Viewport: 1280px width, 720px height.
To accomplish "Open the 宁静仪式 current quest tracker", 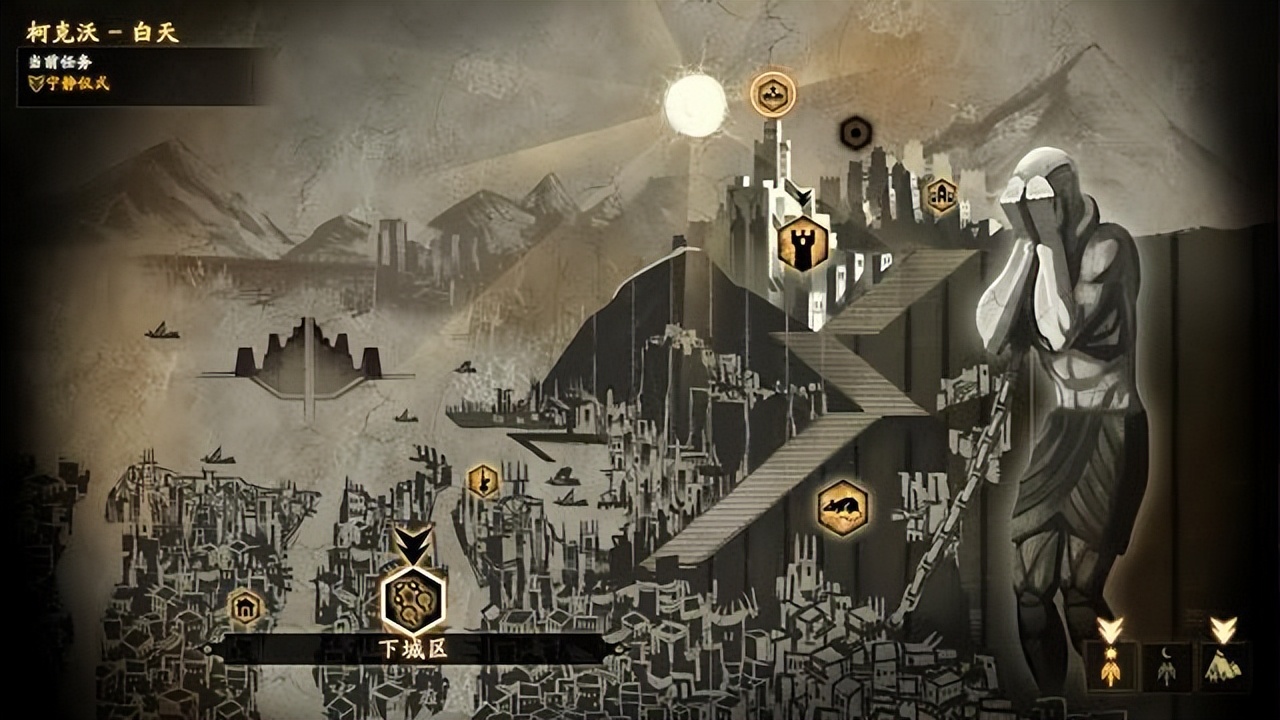I will pos(70,84).
